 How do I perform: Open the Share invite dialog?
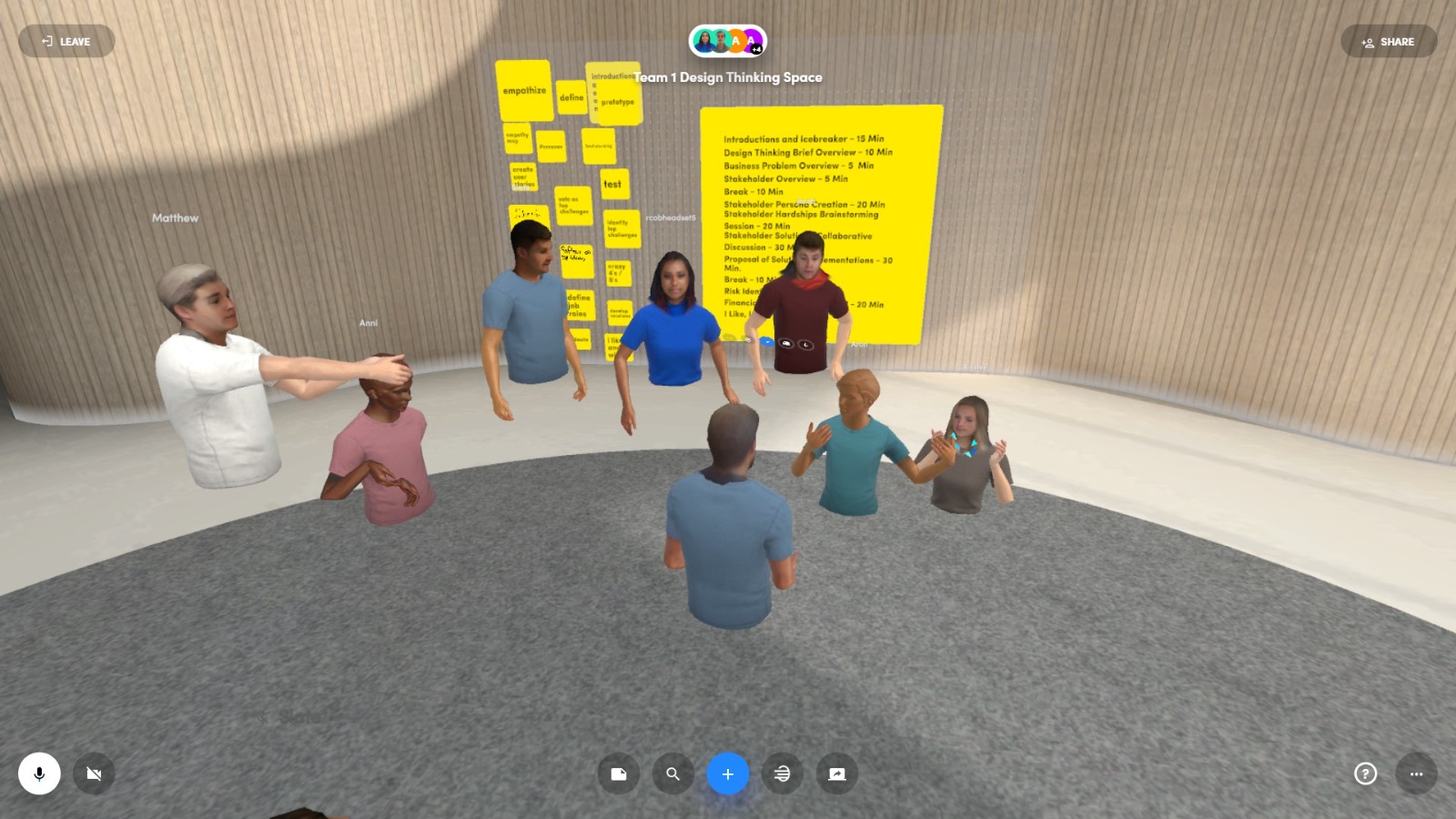1388,41
